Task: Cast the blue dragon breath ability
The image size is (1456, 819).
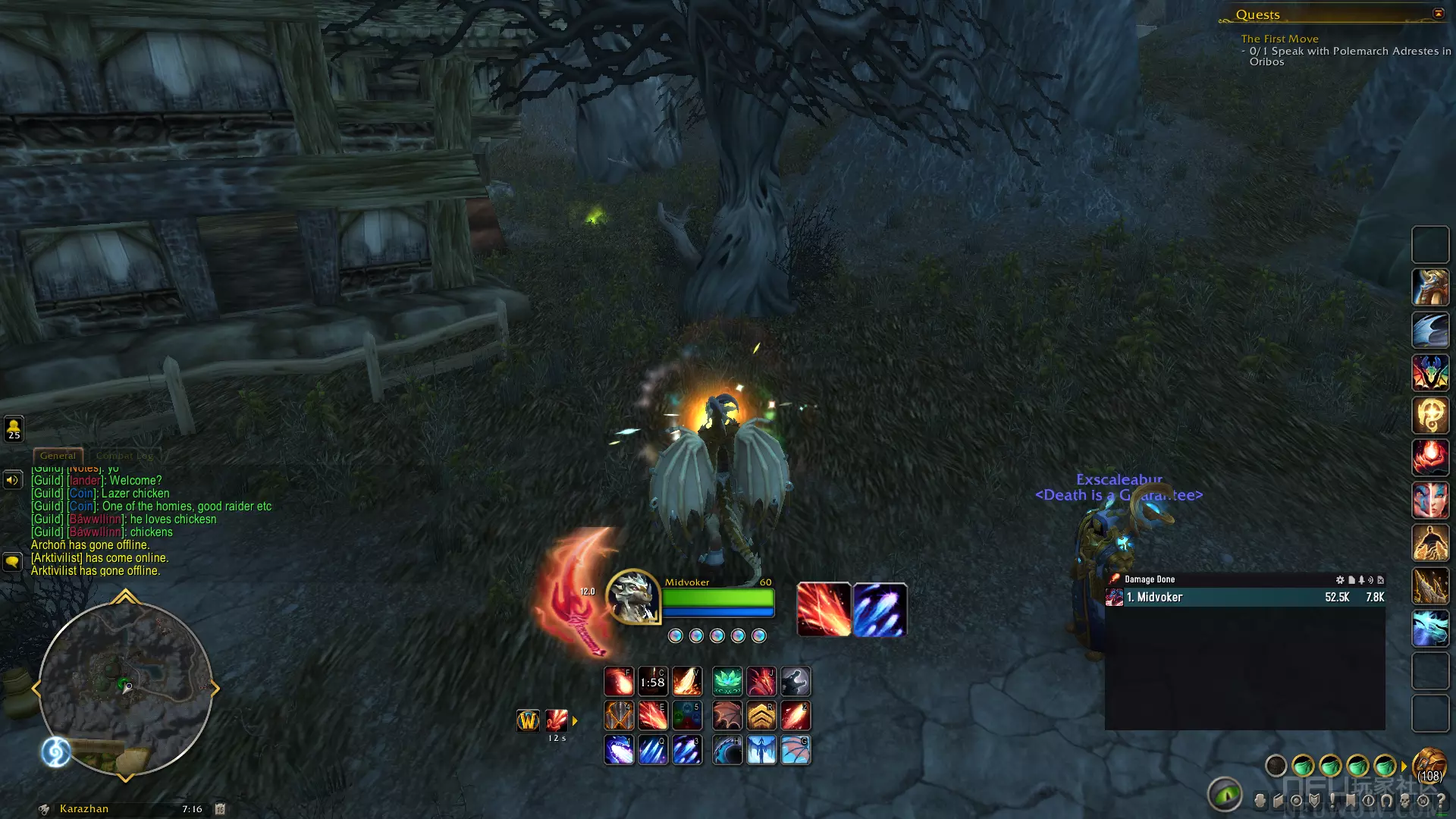Action: pyautogui.click(x=619, y=750)
